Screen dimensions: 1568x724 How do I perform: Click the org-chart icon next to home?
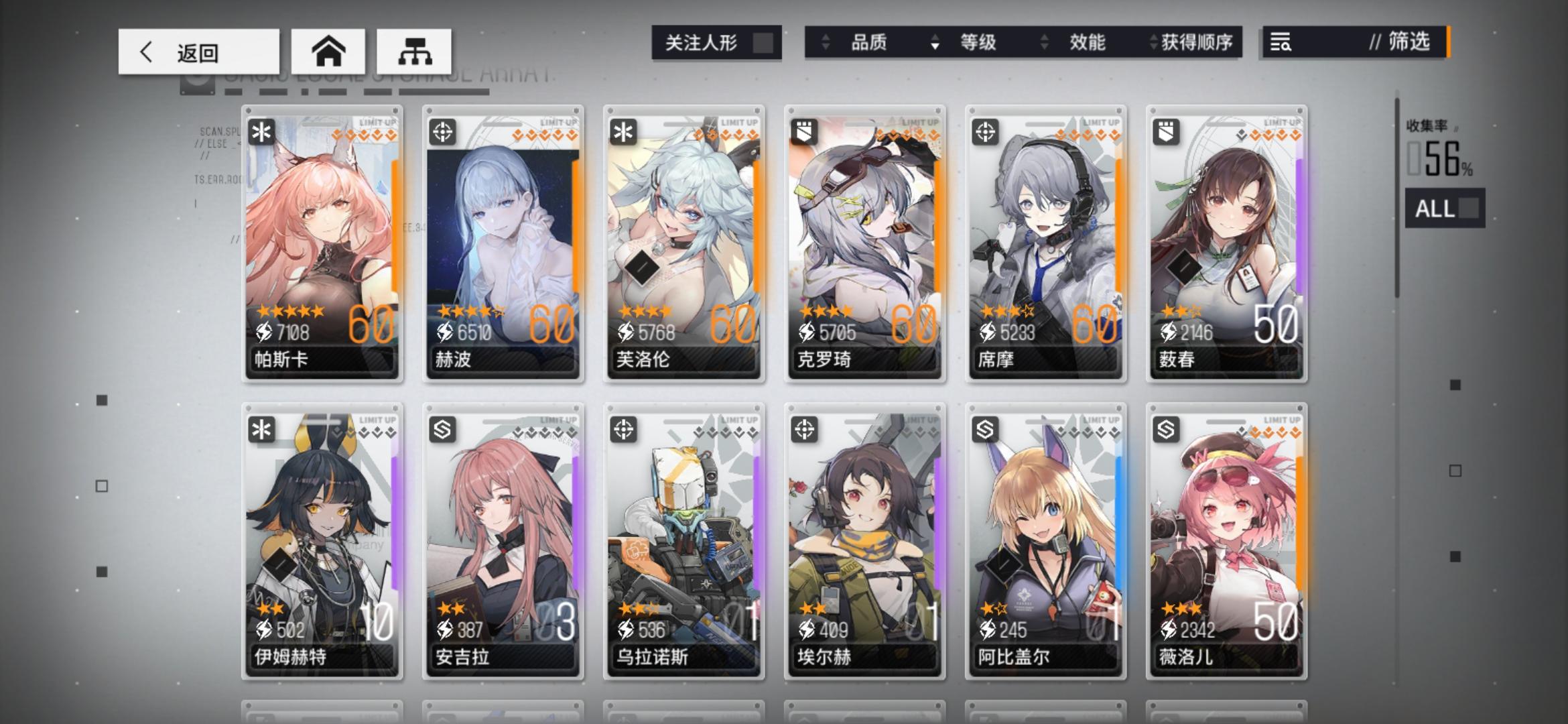[x=417, y=51]
